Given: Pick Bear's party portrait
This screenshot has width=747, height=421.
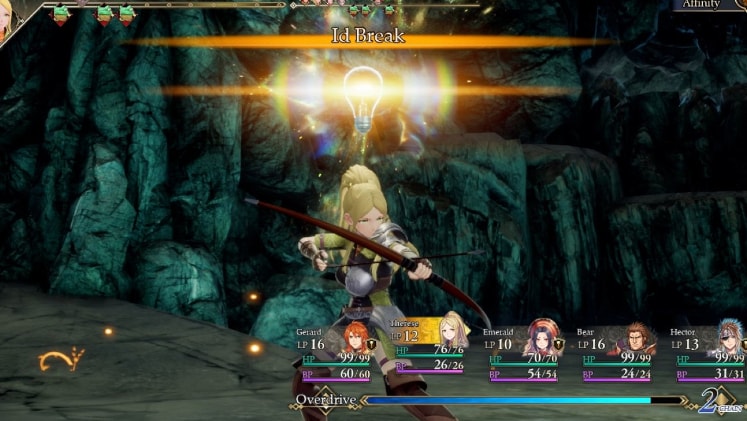Looking at the screenshot, I should 636,338.
